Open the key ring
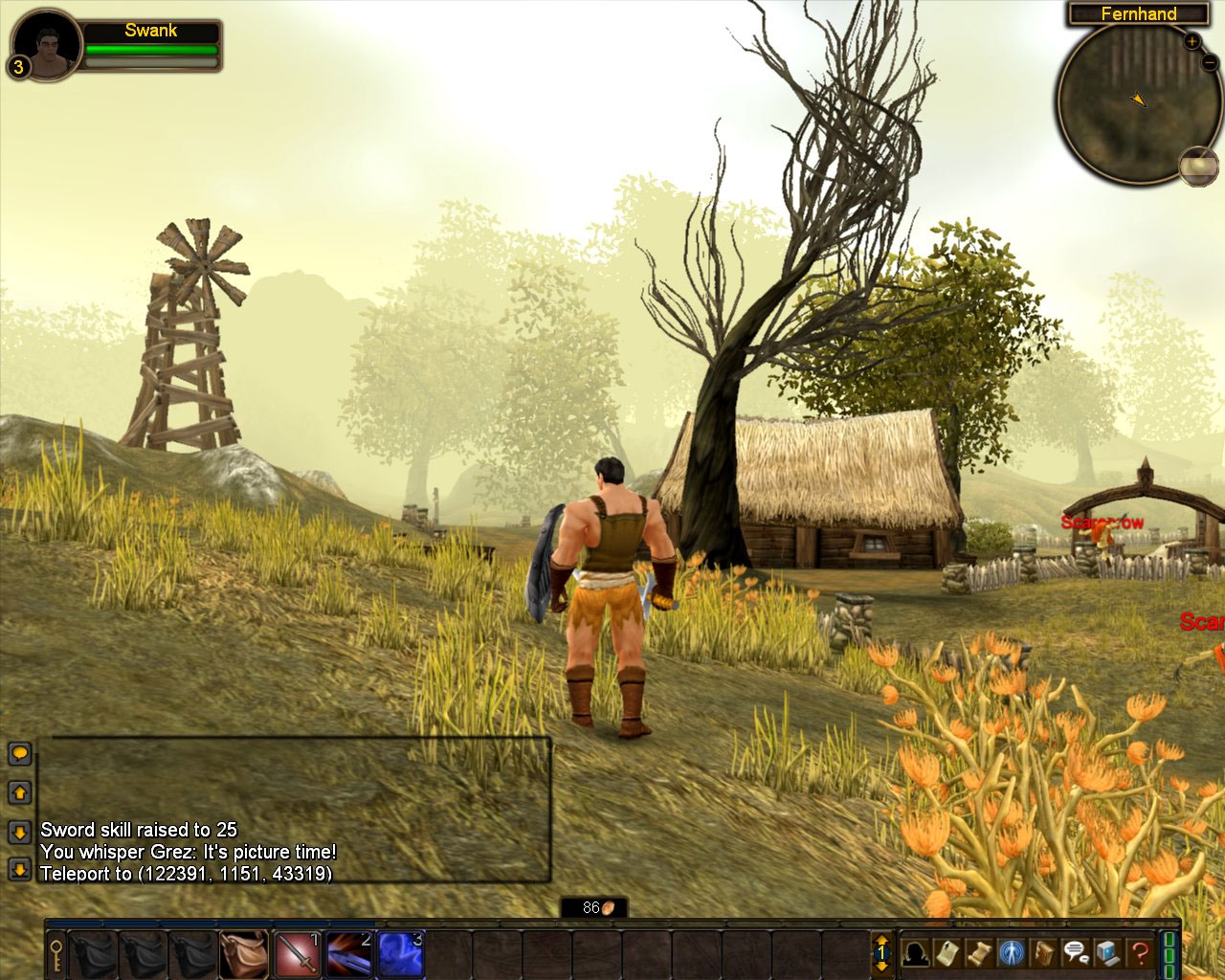This screenshot has height=980, width=1225. (56, 953)
